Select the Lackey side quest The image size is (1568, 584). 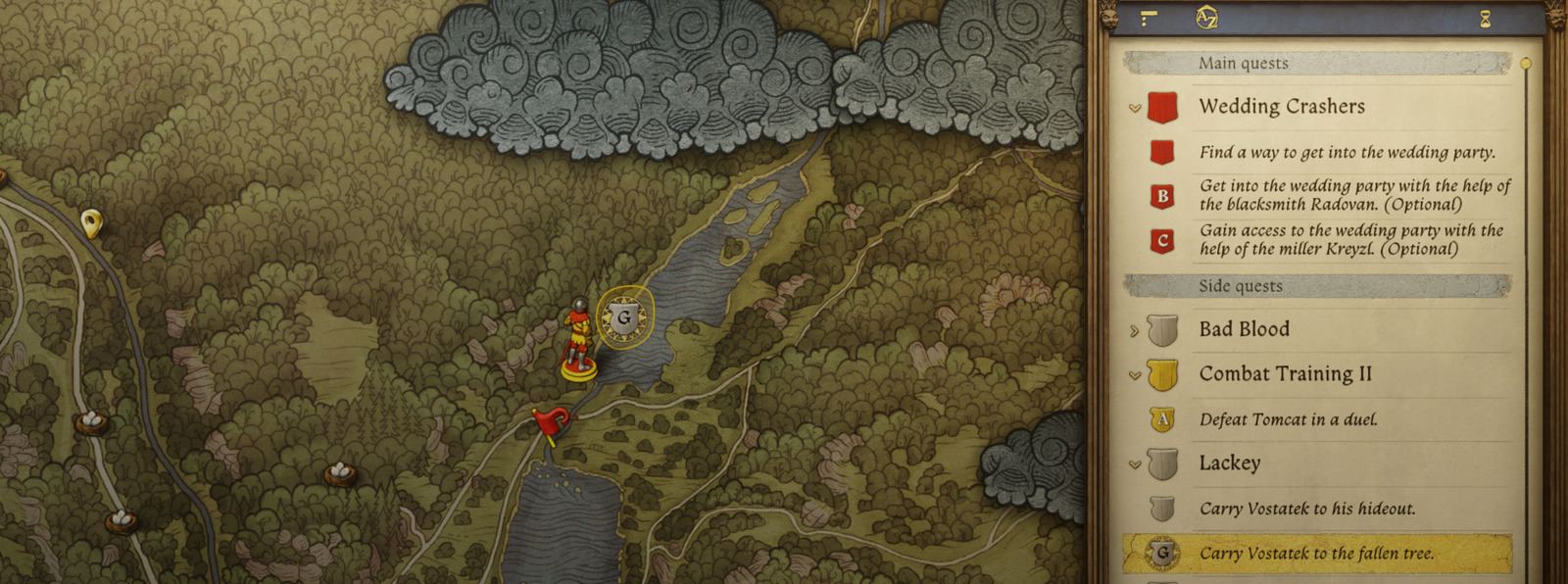pos(1229,463)
